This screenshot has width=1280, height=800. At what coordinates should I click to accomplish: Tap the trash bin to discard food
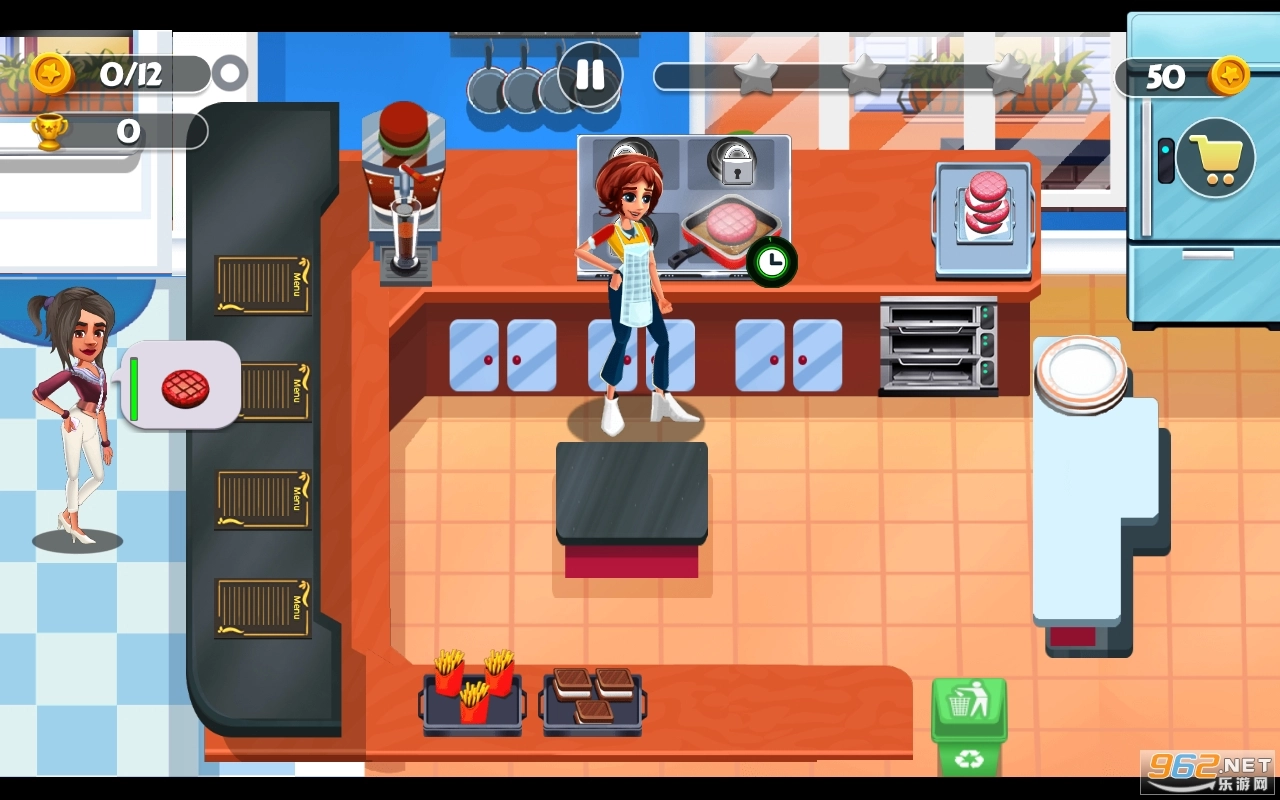967,707
